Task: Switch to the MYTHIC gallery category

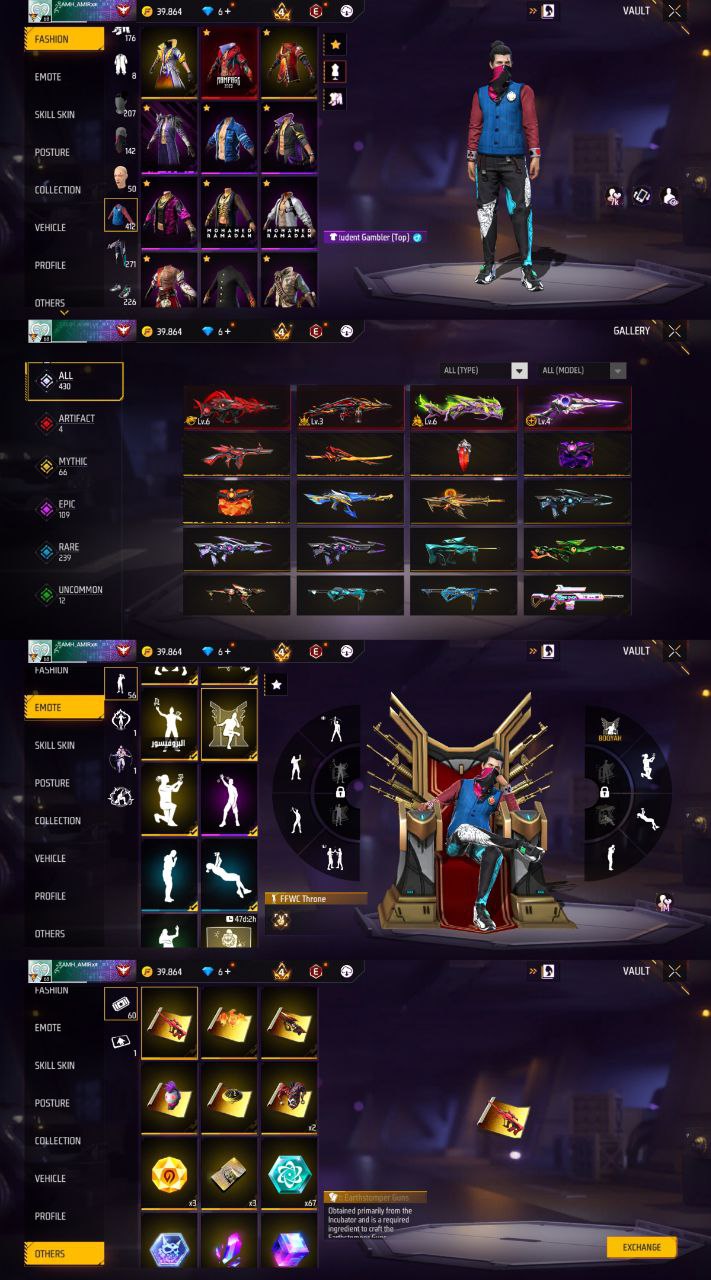Action: pyautogui.click(x=75, y=466)
